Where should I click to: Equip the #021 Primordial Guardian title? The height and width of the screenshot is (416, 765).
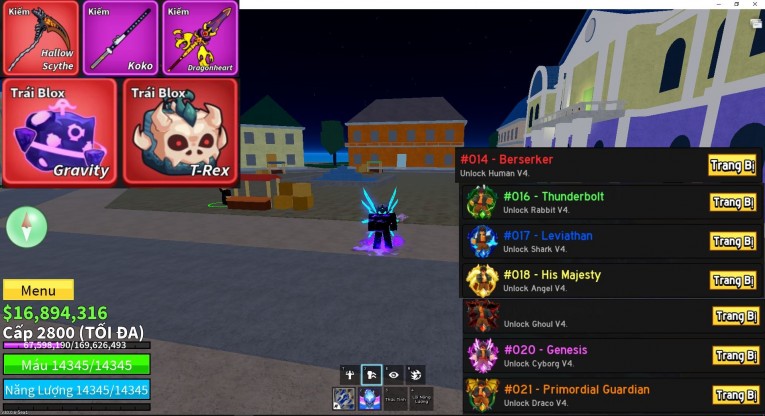tap(735, 394)
